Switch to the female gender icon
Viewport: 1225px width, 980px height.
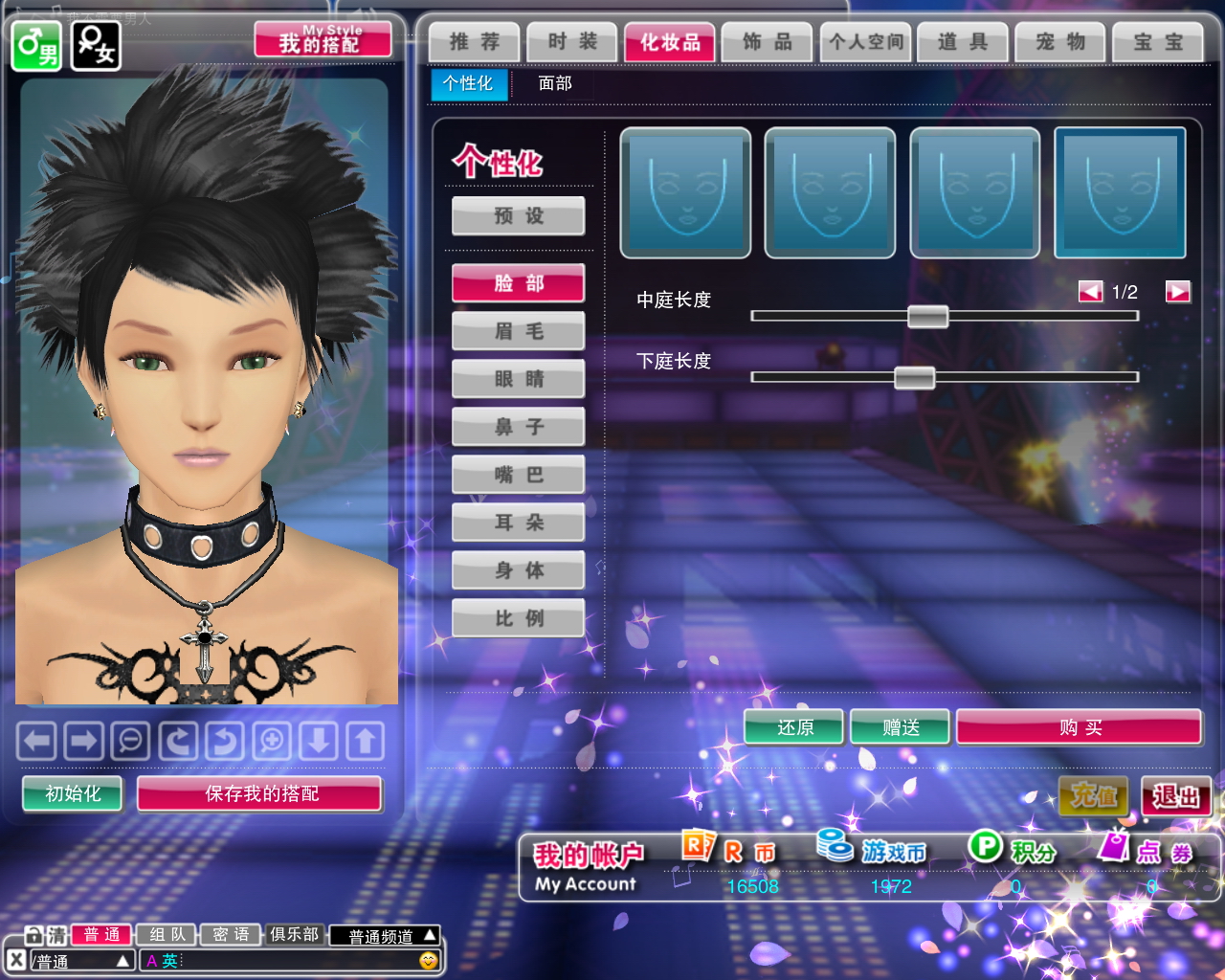click(96, 45)
